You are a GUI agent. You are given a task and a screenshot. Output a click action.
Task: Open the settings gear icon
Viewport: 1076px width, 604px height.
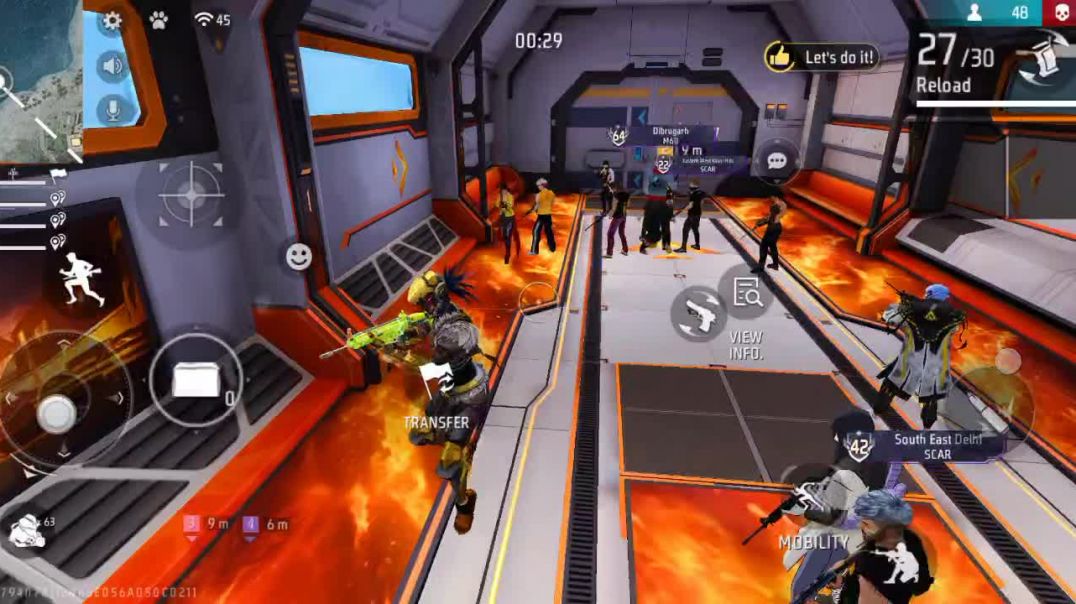pos(112,20)
